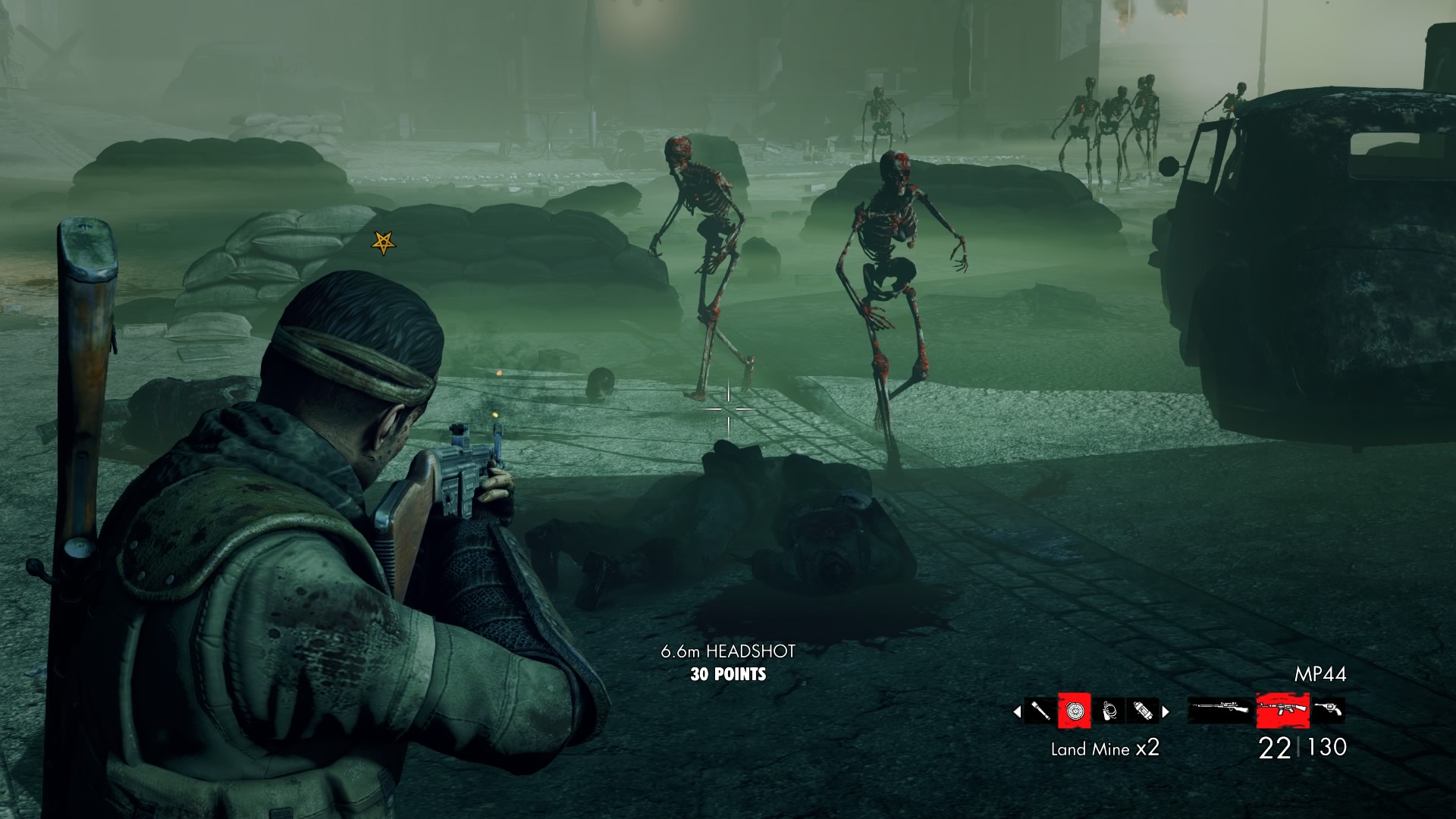Switch to the scoped sniper rifle
The image size is (1456, 819).
tap(1220, 710)
